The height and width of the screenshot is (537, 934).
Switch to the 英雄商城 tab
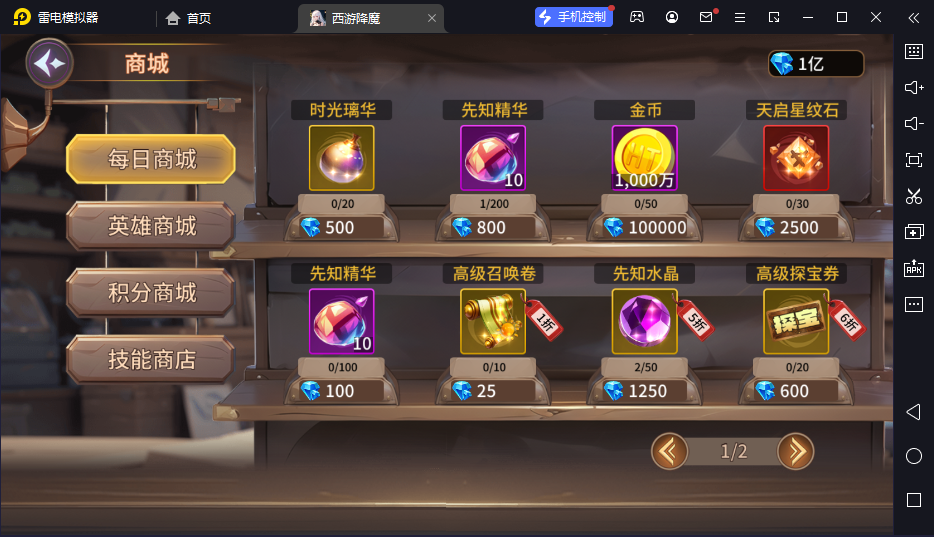tap(151, 226)
